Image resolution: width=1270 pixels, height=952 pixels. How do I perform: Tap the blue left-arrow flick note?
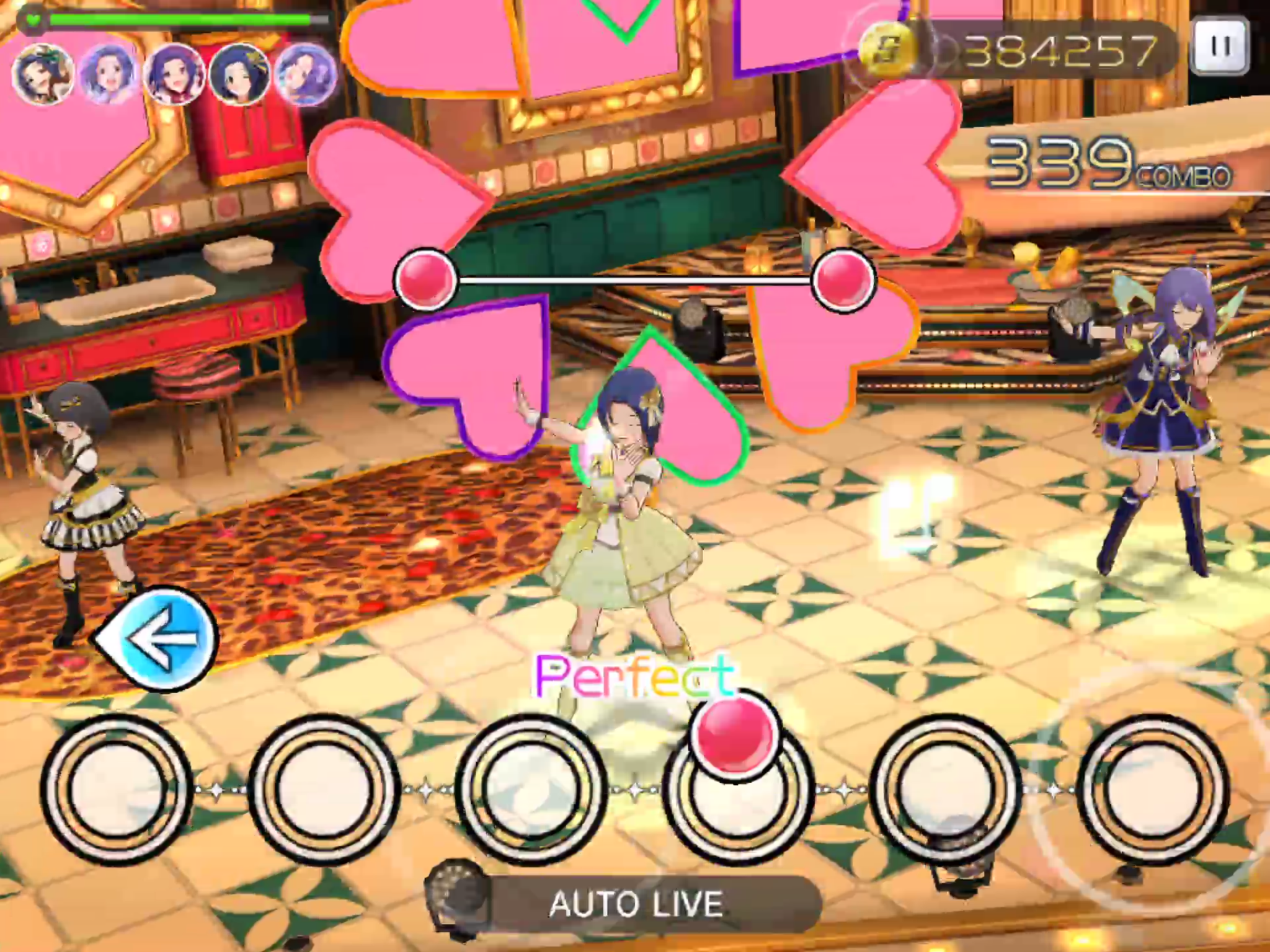159,638
